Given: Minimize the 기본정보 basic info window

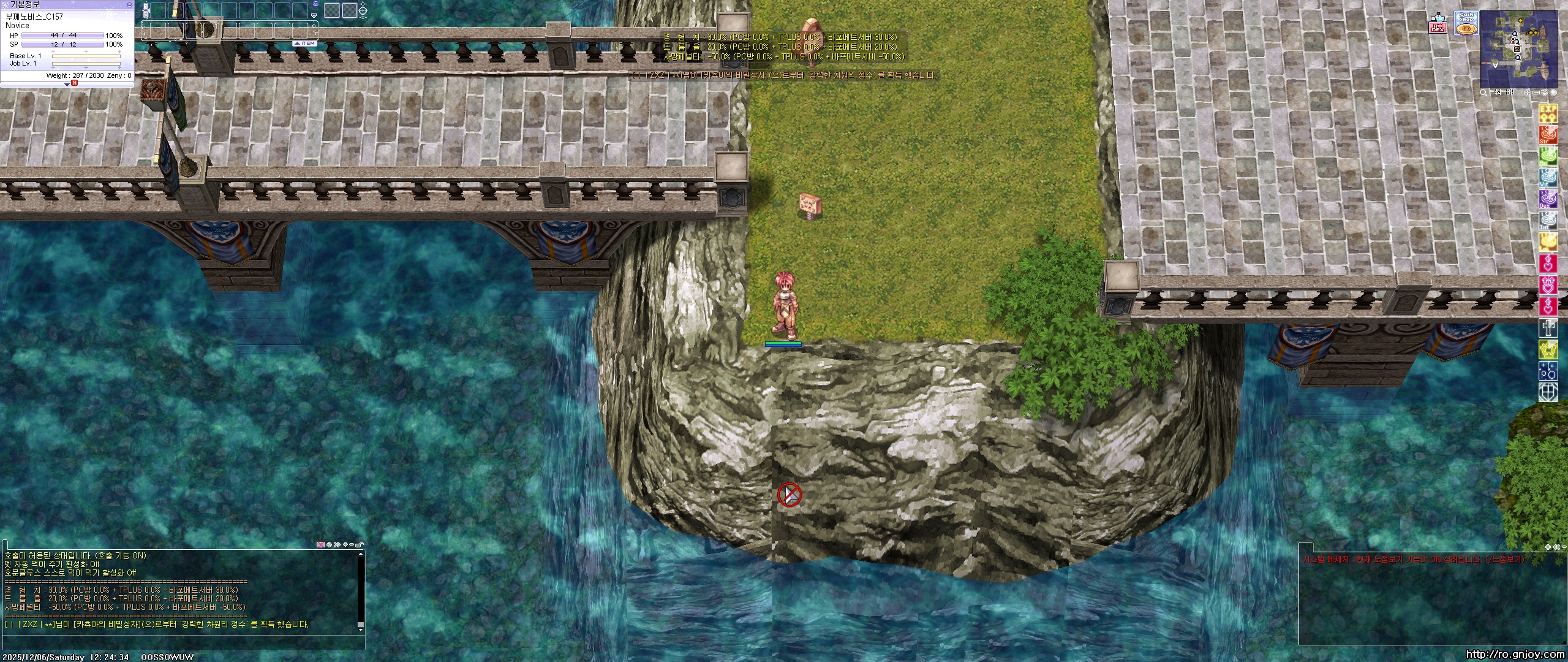Looking at the screenshot, I should (129, 4).
